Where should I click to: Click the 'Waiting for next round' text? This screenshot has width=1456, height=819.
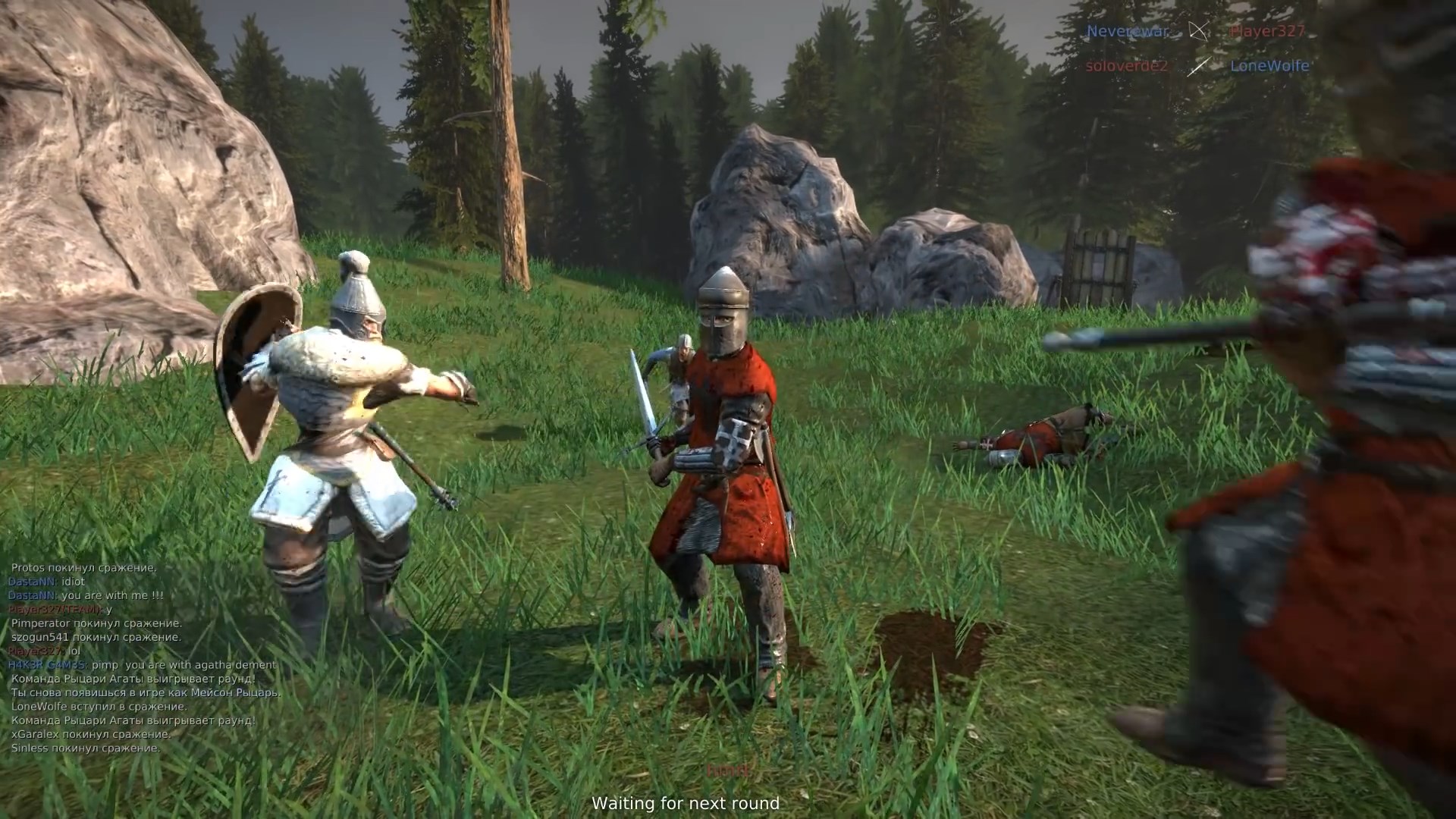pyautogui.click(x=686, y=802)
